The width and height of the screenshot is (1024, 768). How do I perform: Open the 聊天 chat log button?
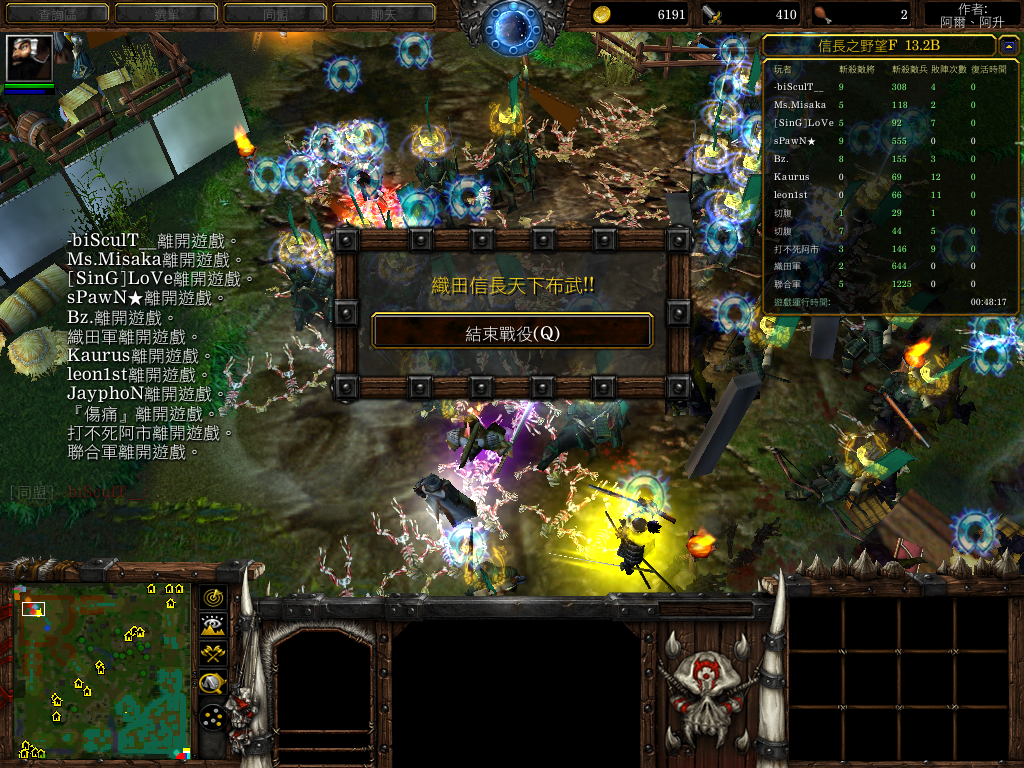[383, 13]
